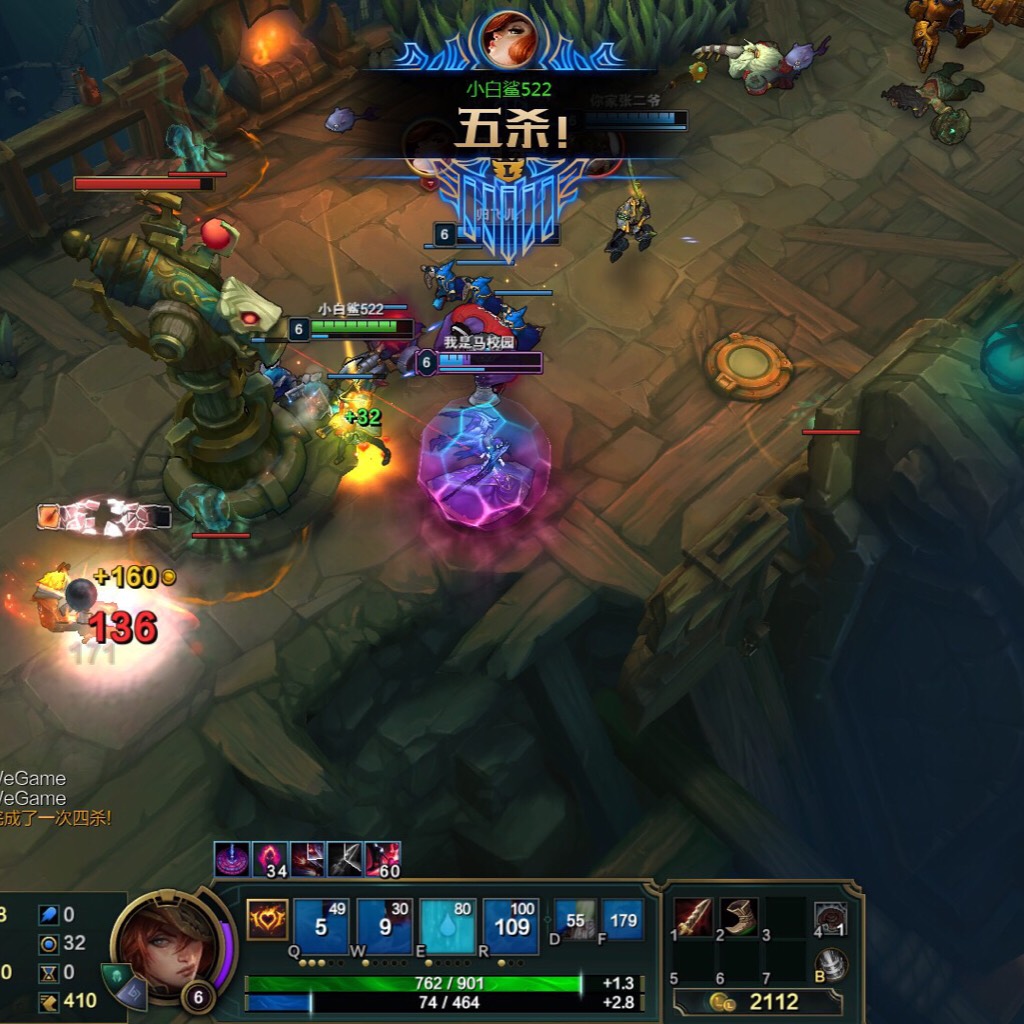Viewport: 1024px width, 1024px height.
Task: Inspect the buff icon showing 34
Action: [270, 859]
